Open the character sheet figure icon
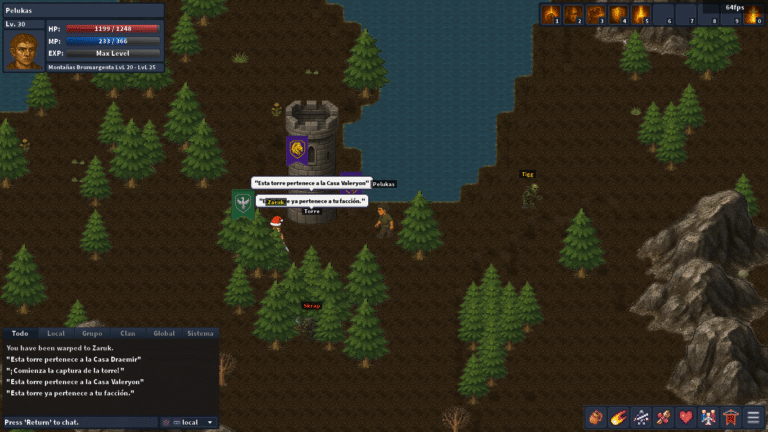This screenshot has height=432, width=768. click(641, 417)
